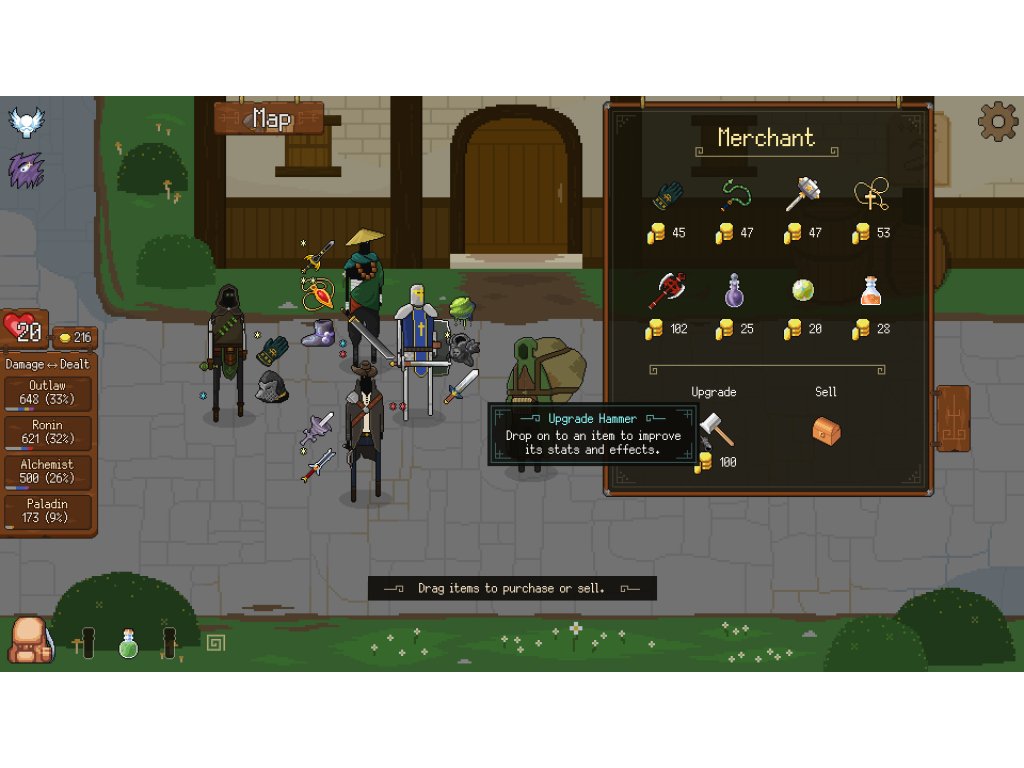
Task: Pick the green bead whip for 47
Action: tap(735, 196)
